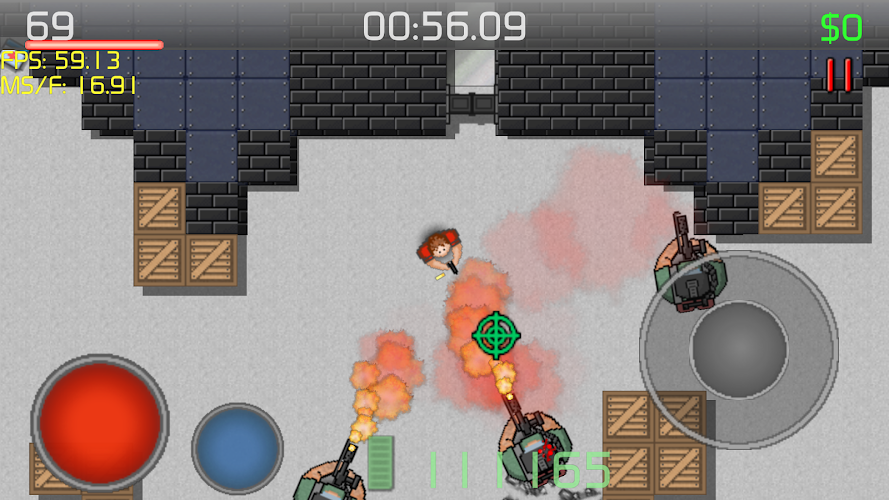889x500 pixels.
Task: Pause the game with the red bars icon
Action: coord(839,75)
